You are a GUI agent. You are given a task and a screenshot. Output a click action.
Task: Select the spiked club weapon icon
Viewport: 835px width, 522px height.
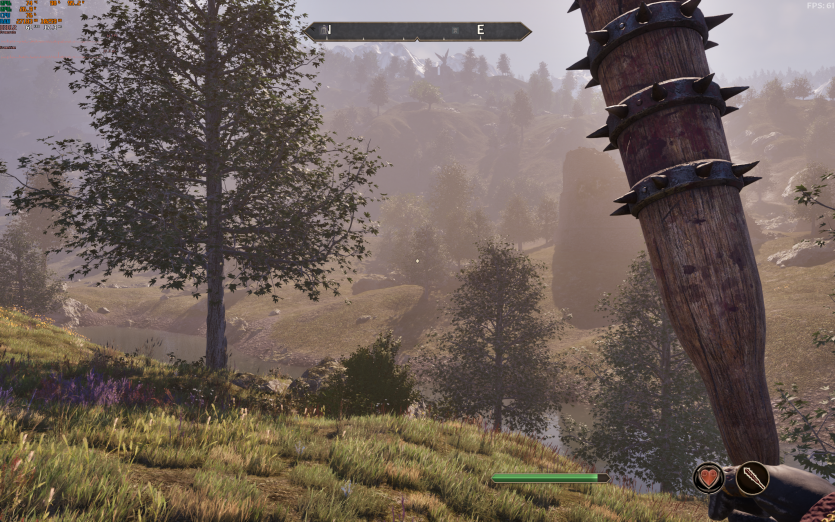[x=752, y=478]
